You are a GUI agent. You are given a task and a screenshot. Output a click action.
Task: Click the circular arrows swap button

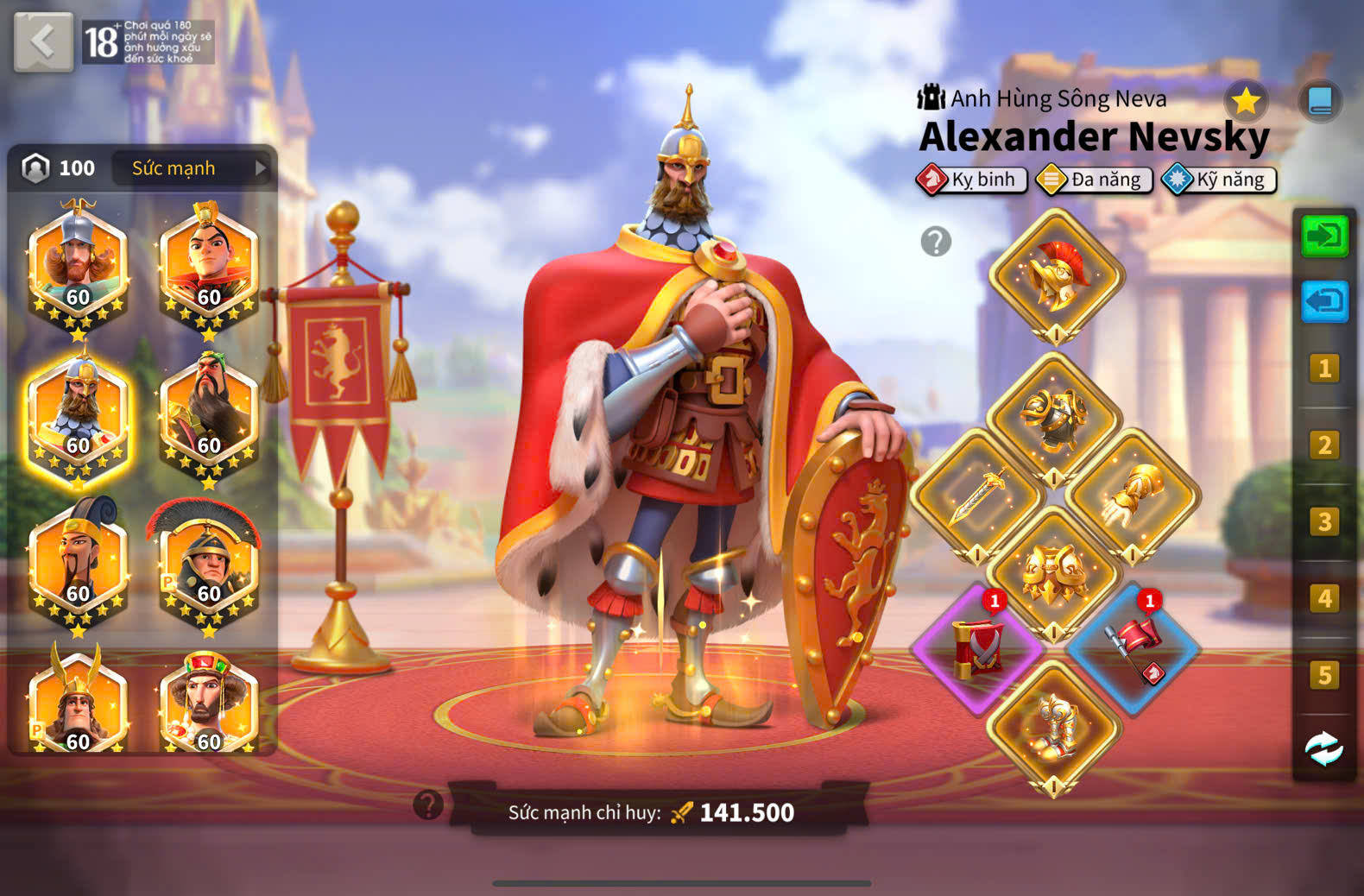(x=1323, y=749)
